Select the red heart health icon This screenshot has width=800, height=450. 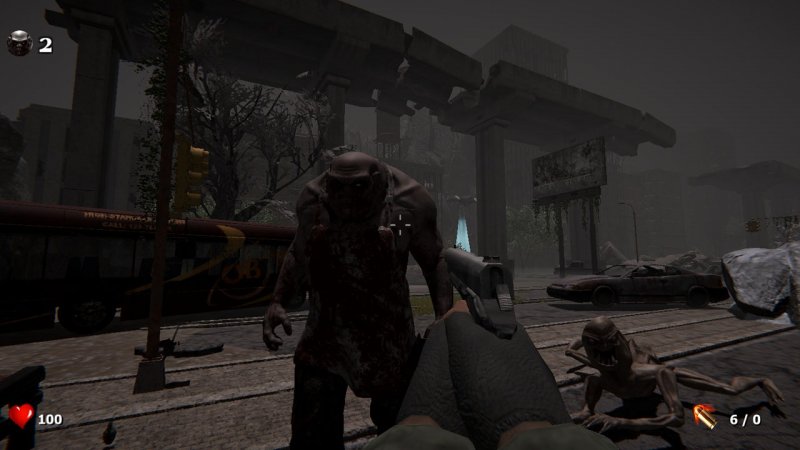pos(20,416)
